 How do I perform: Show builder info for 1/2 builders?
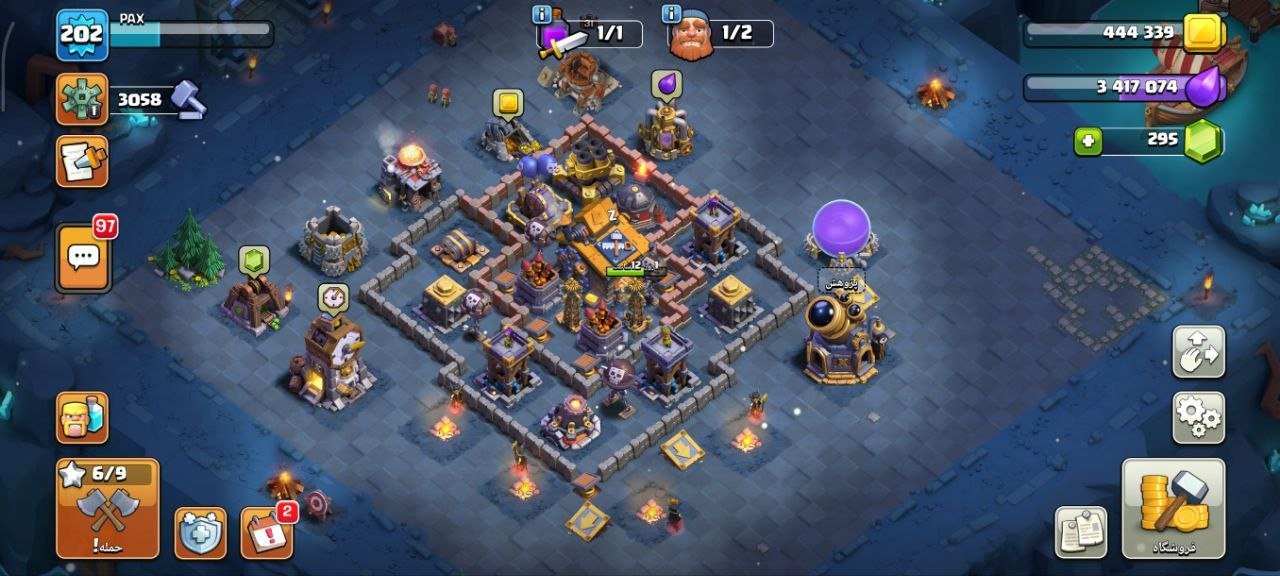coord(671,15)
